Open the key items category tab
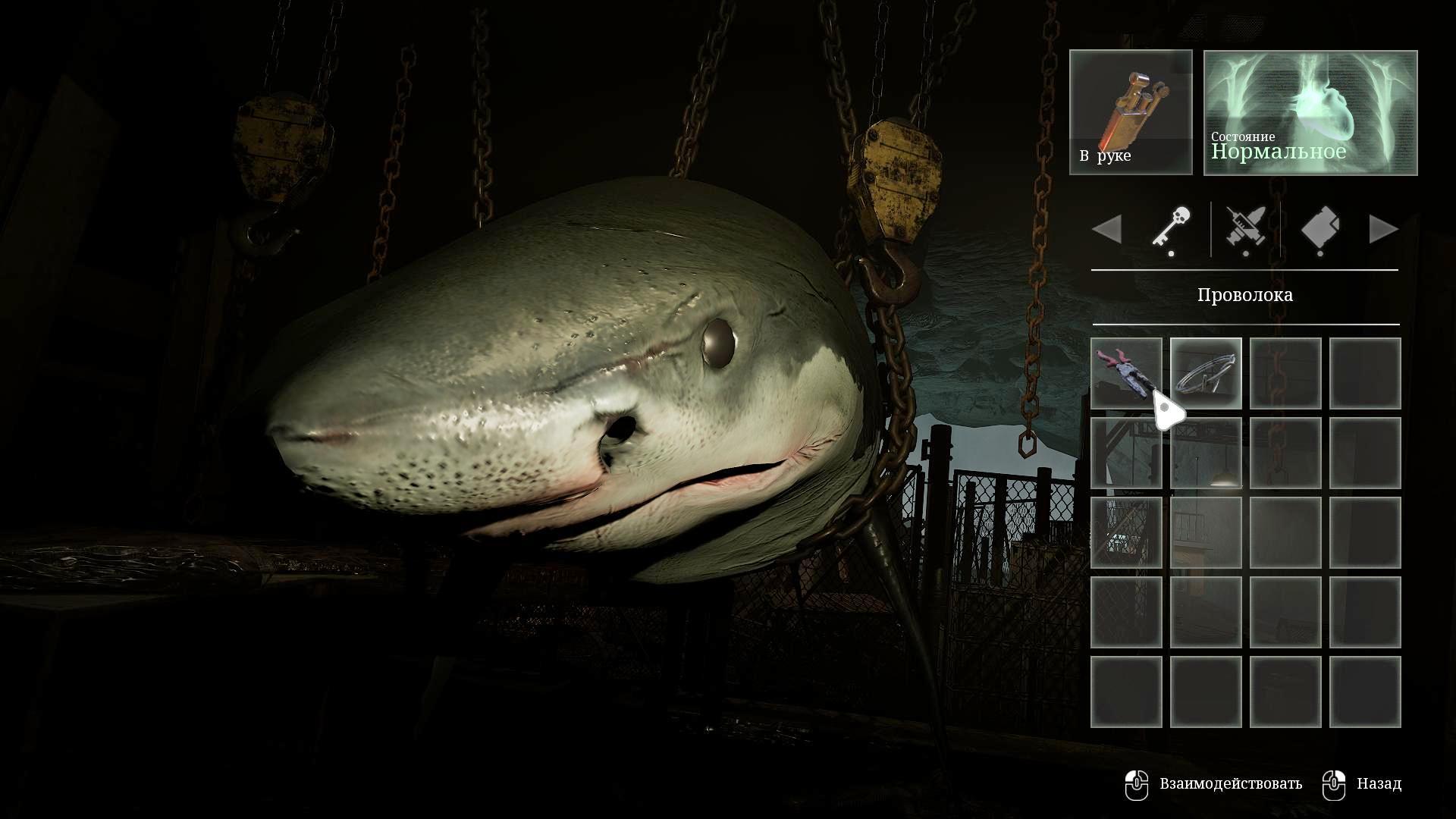The width and height of the screenshot is (1456, 819). click(1171, 229)
